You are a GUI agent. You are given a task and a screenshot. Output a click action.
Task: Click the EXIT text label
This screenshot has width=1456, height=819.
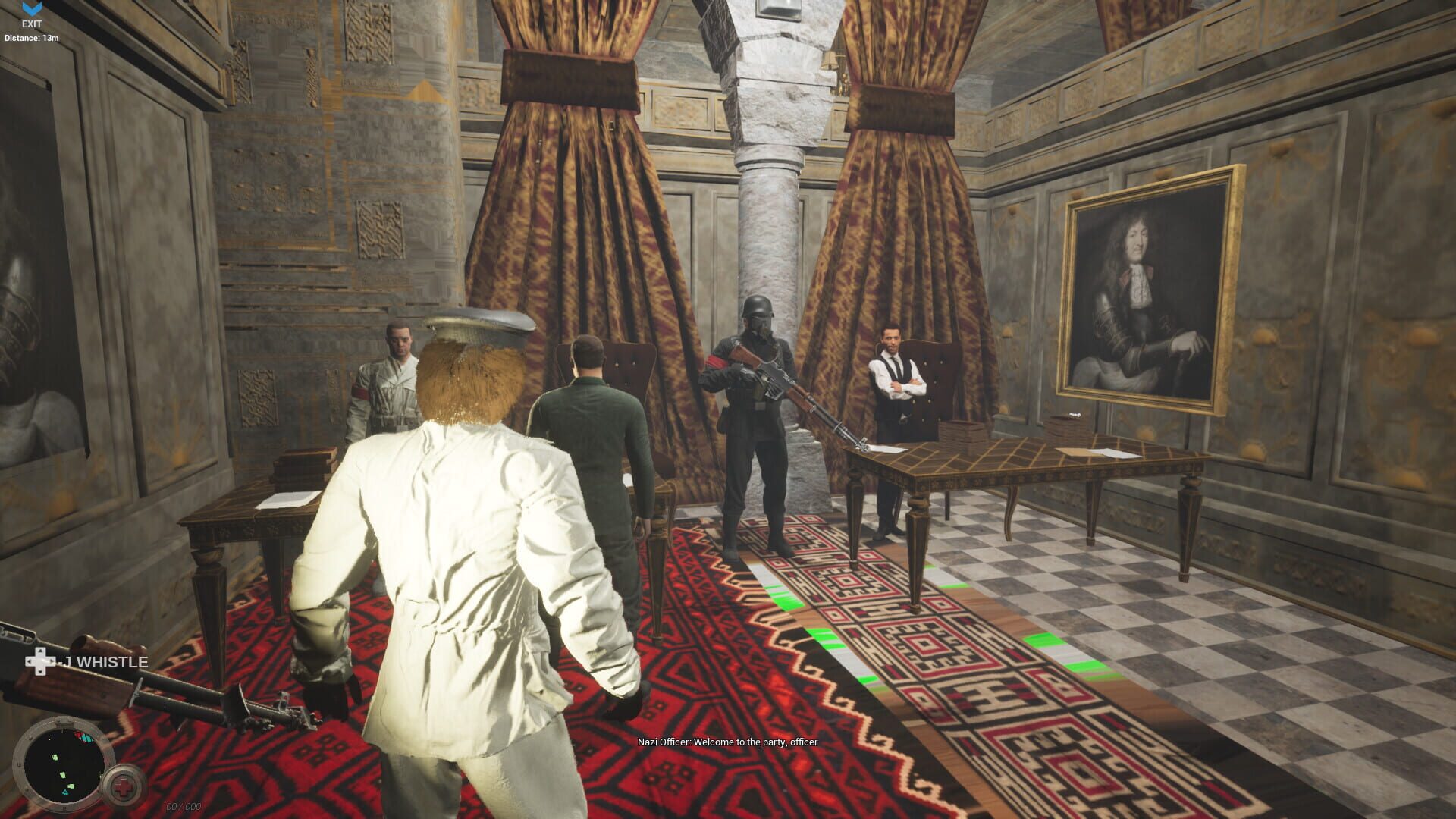pyautogui.click(x=32, y=24)
